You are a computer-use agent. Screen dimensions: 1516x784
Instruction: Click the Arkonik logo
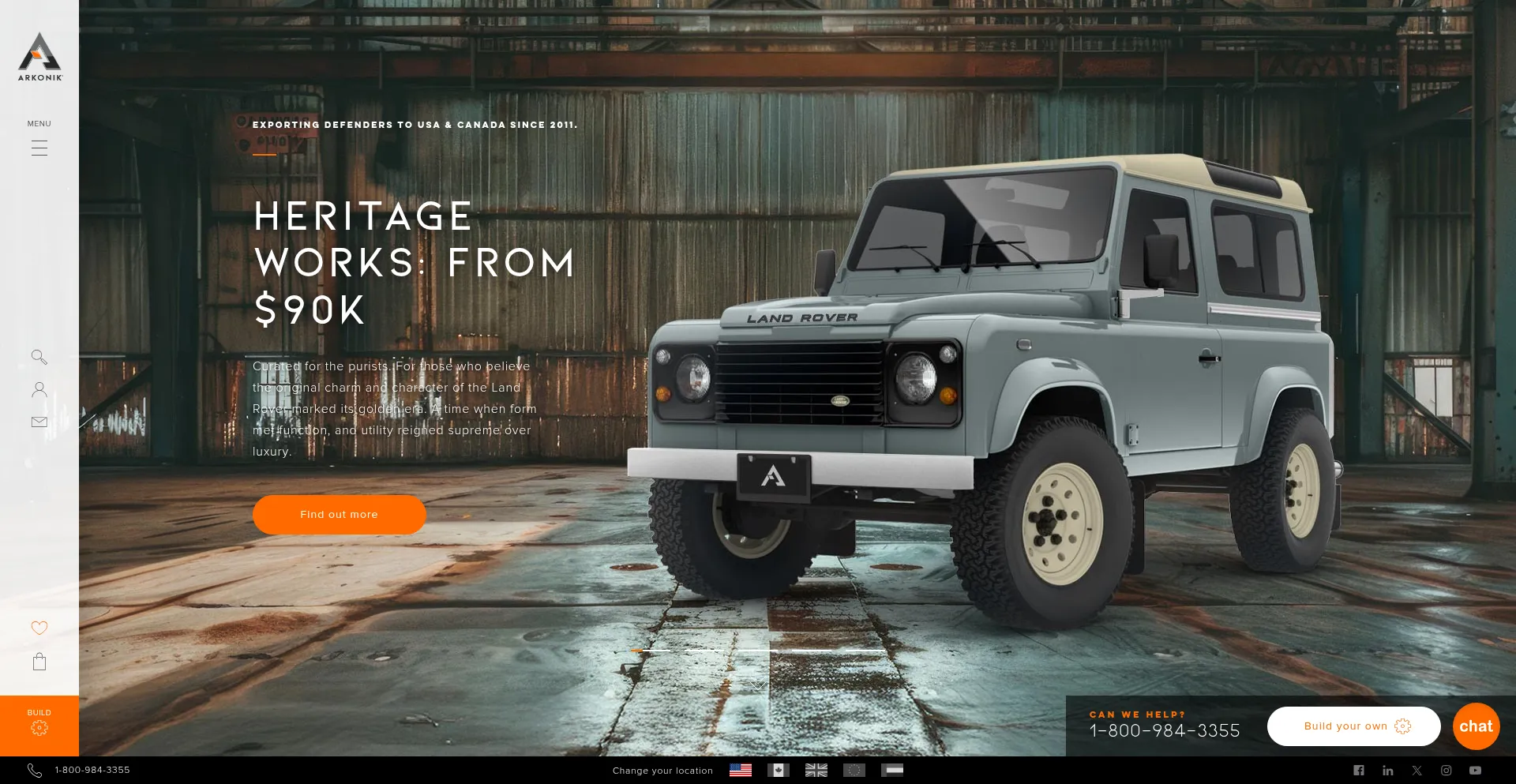coord(39,57)
